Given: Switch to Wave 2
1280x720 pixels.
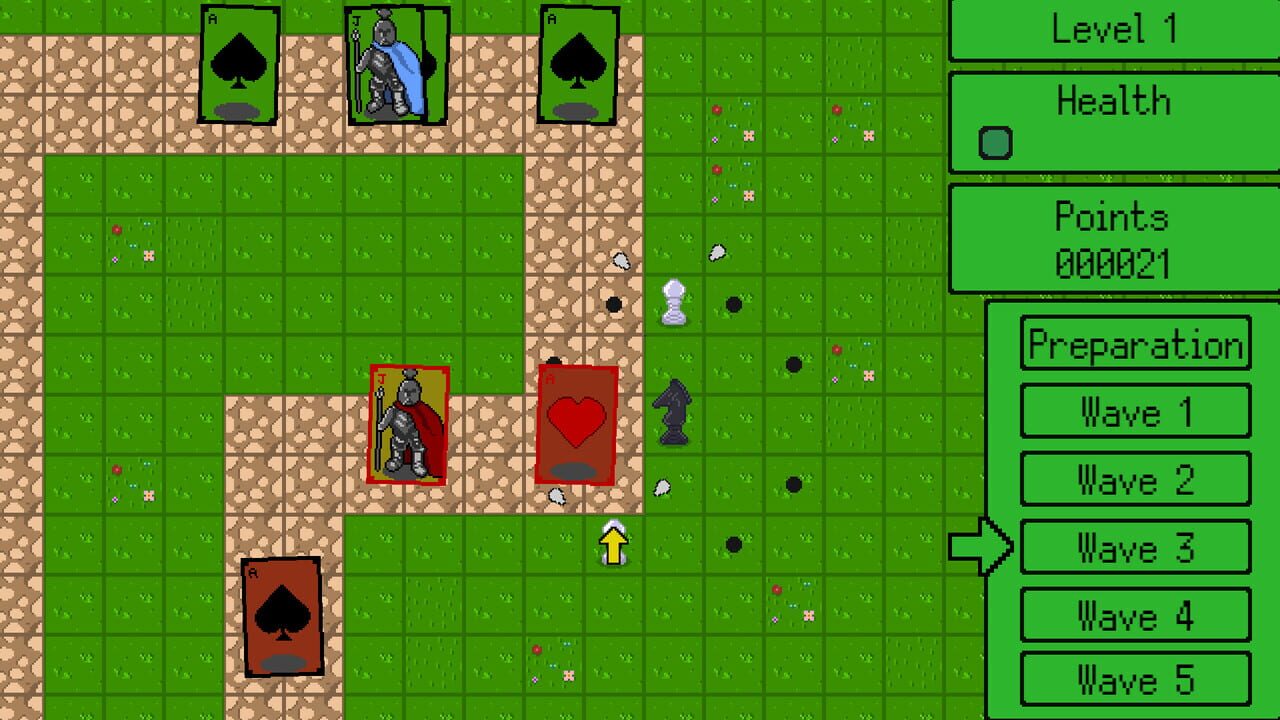Looking at the screenshot, I should pos(1135,479).
